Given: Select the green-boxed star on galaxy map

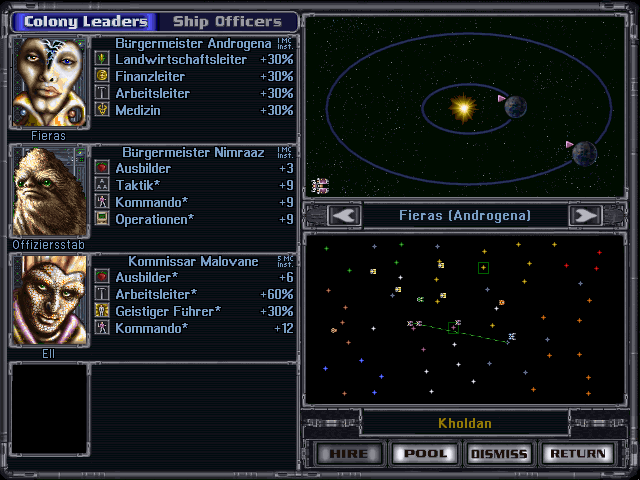Looking at the screenshot, I should (x=483, y=267).
